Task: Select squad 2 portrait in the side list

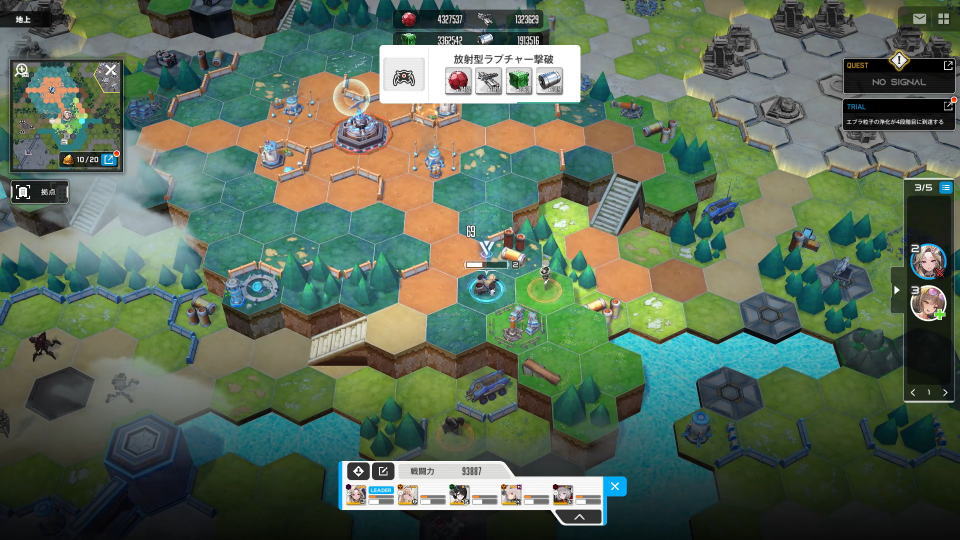Action: click(928, 261)
